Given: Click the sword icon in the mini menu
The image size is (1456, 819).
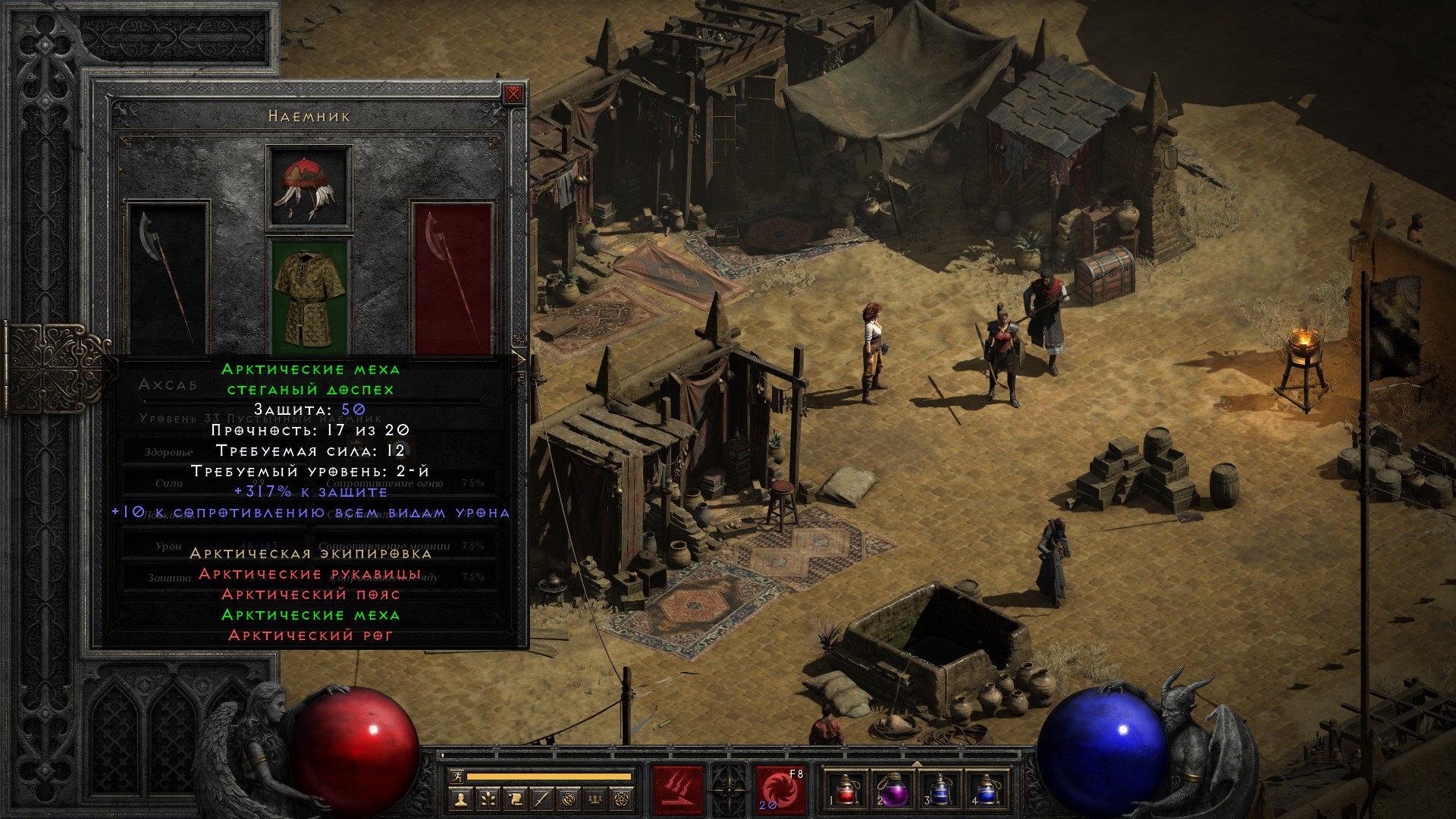Looking at the screenshot, I should point(542,799).
